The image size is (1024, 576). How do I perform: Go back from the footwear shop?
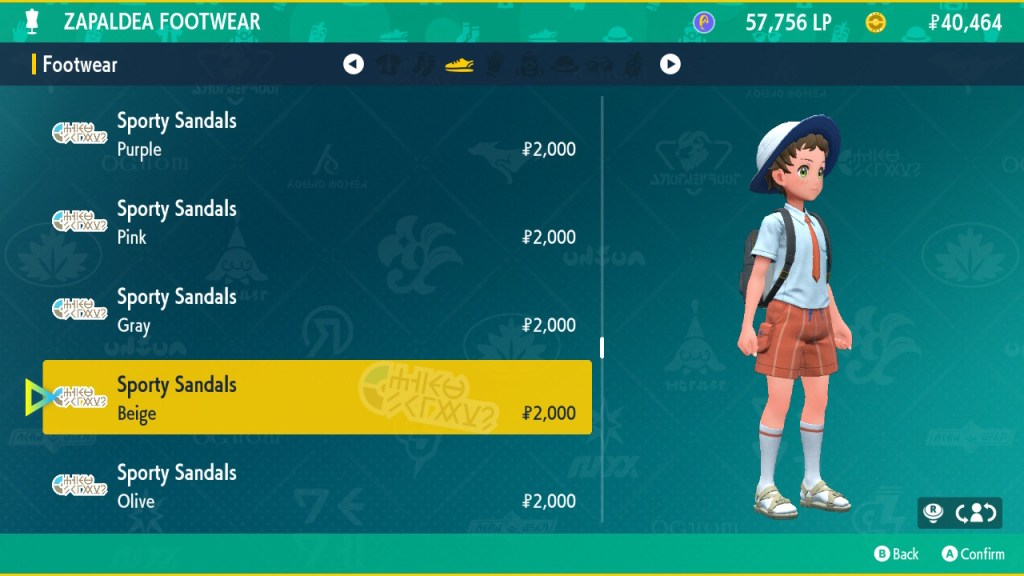[x=896, y=553]
